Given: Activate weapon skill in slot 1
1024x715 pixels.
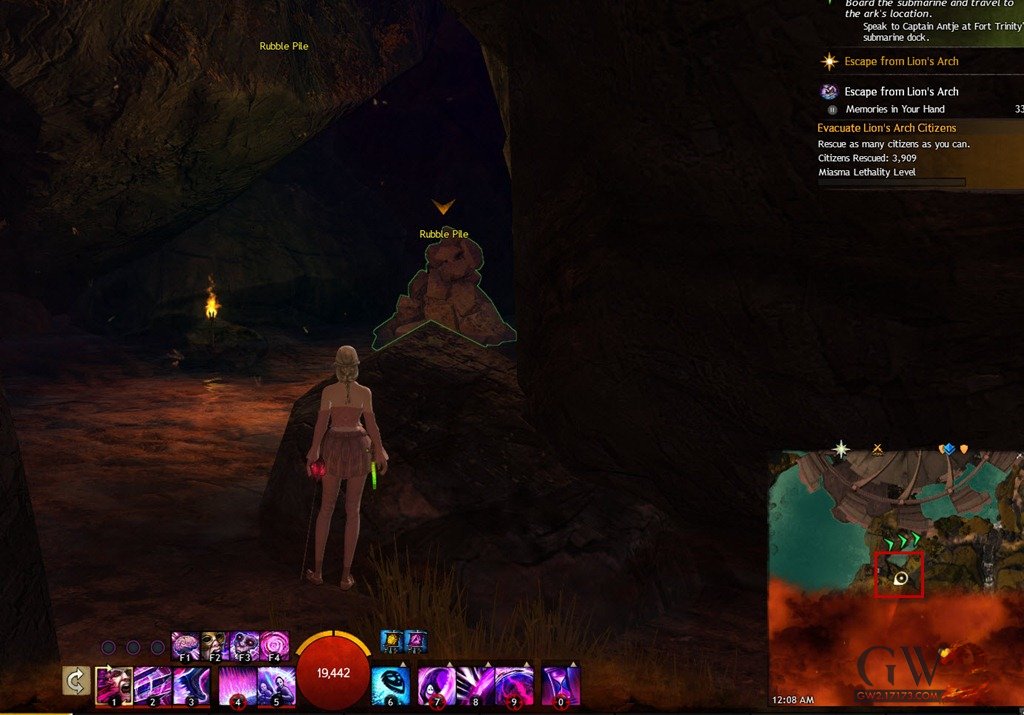Looking at the screenshot, I should coord(114,685).
